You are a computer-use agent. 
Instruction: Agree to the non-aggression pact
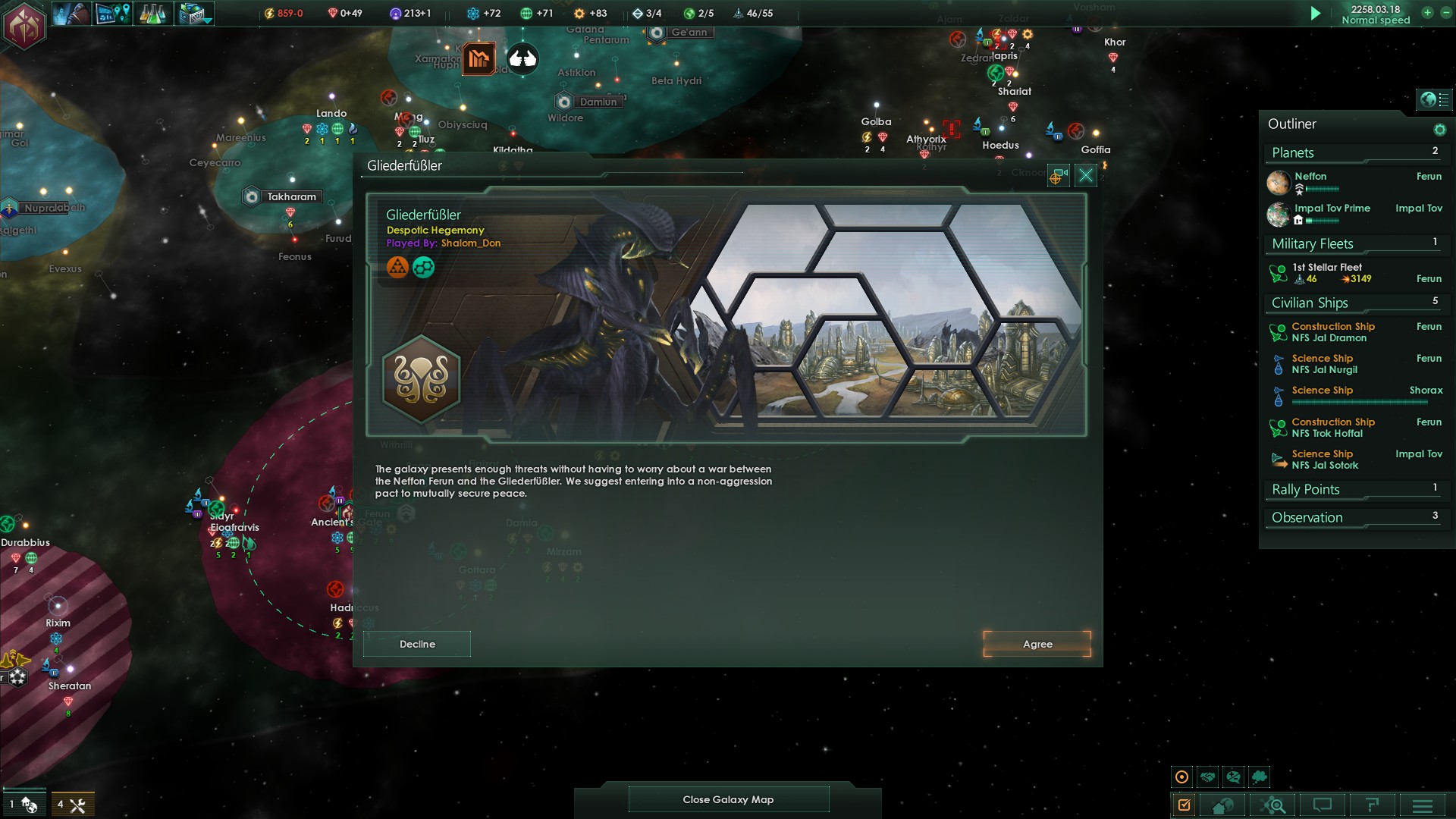coord(1037,644)
